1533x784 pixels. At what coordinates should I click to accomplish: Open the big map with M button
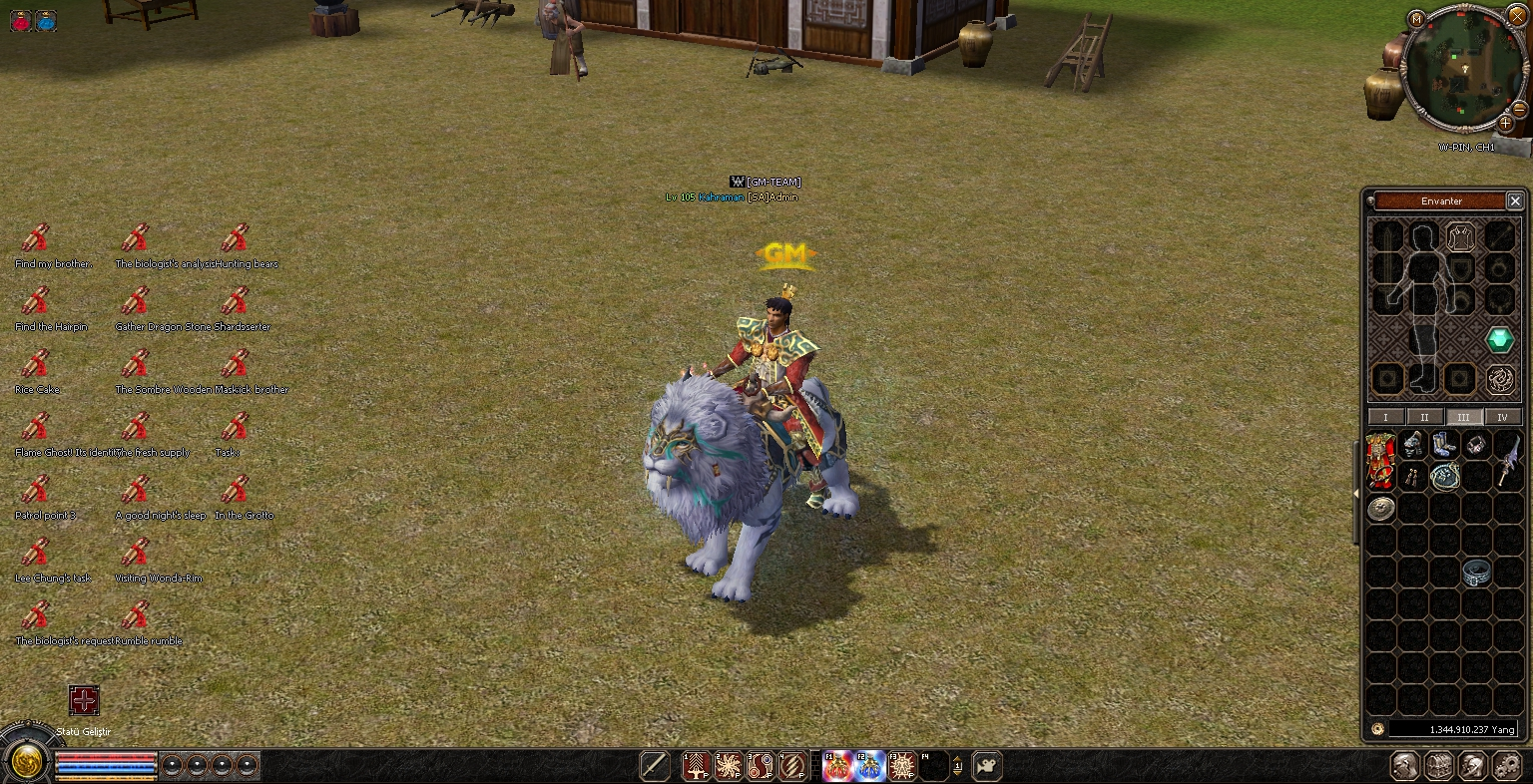tap(1416, 19)
